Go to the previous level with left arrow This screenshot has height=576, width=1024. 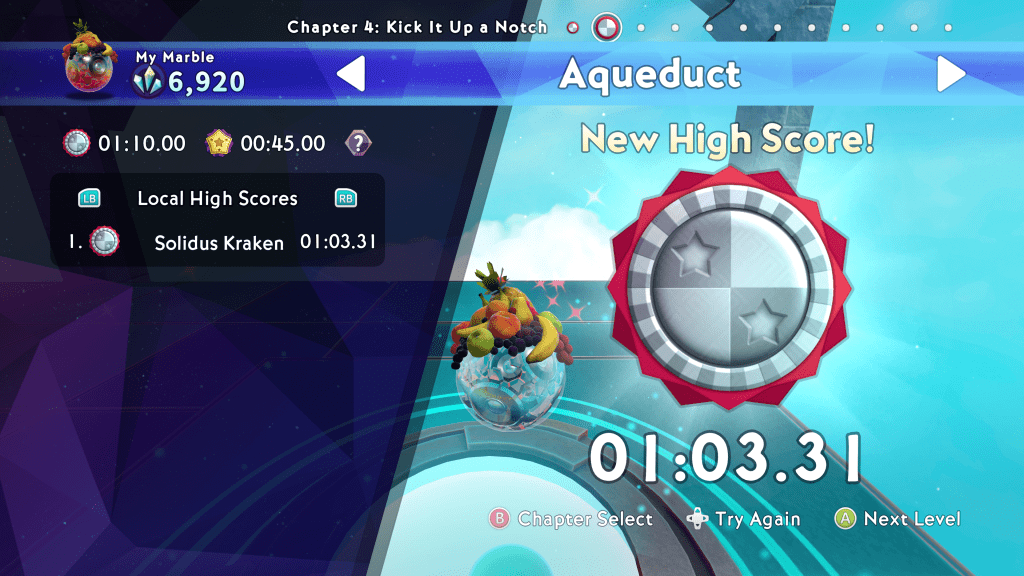pyautogui.click(x=351, y=74)
